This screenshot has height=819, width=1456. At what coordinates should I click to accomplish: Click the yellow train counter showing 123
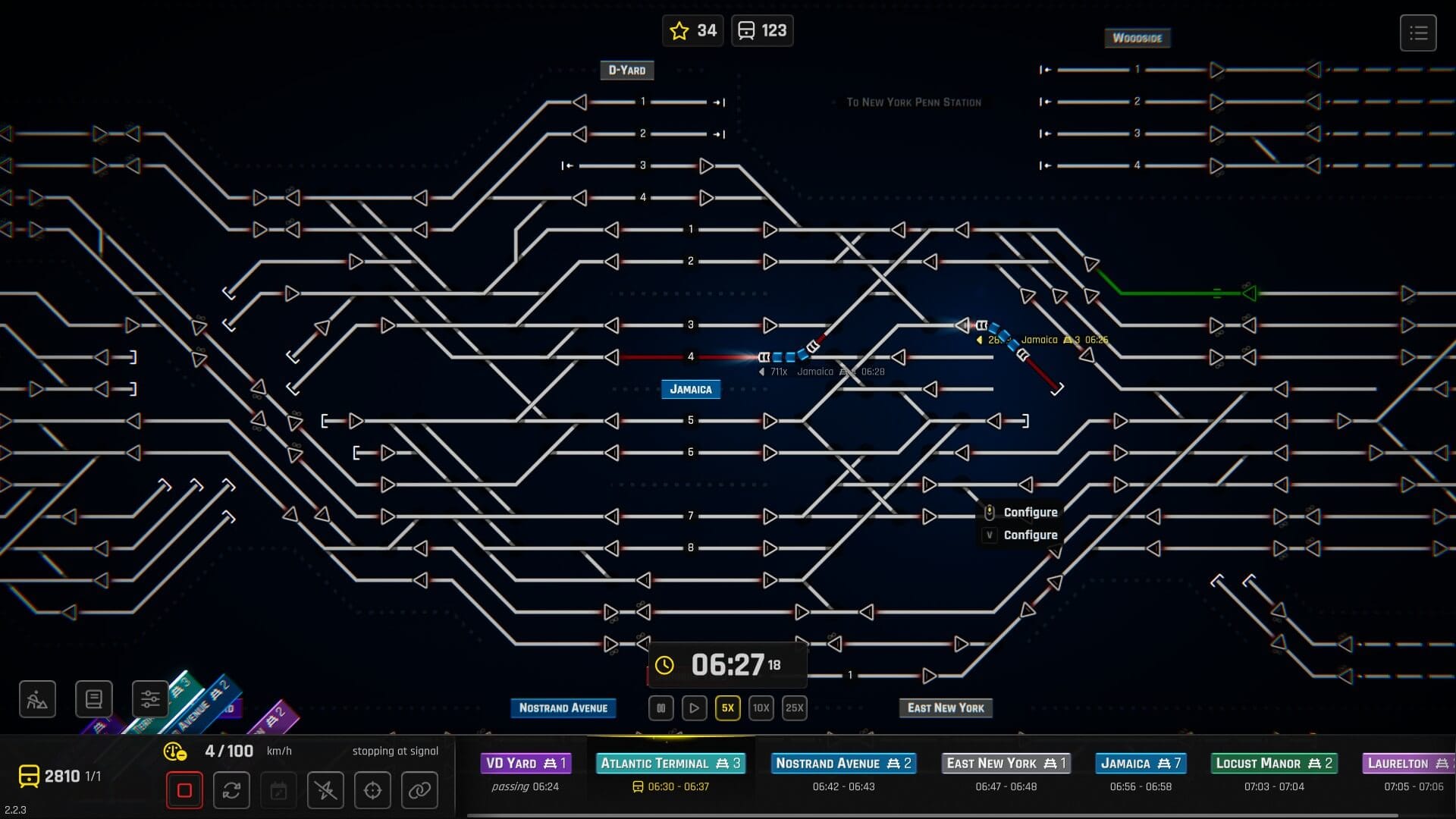(x=761, y=30)
